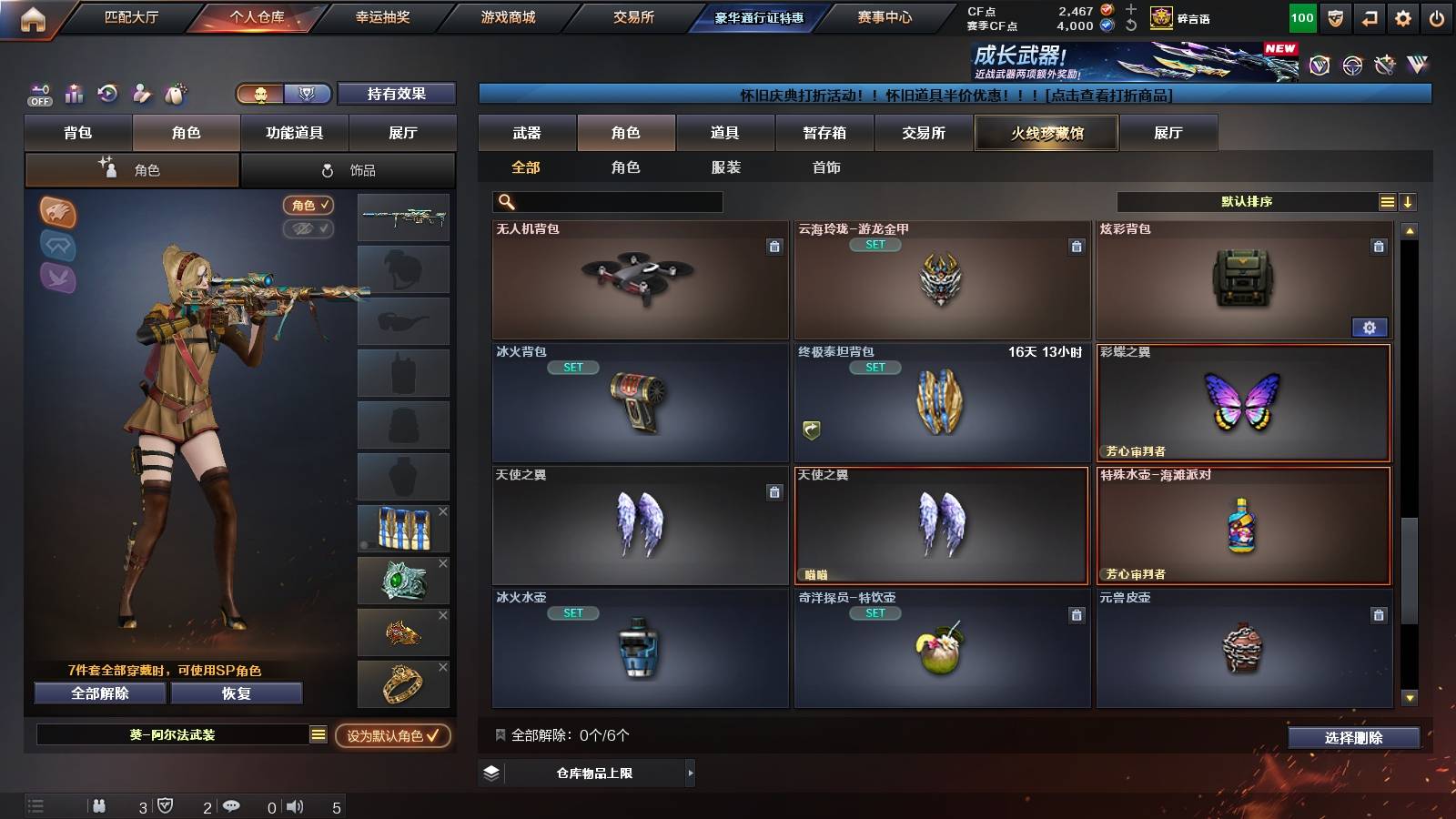Switch to trophy view using the character/trophy toggle
Viewport: 1456px width, 819px height.
coord(308,94)
